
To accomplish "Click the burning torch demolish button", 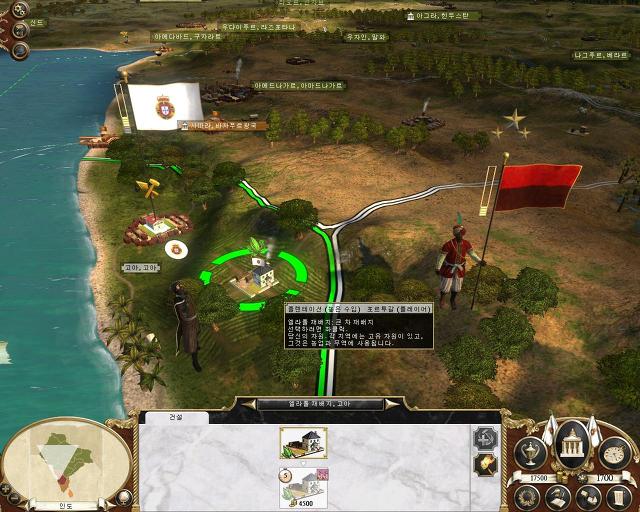I will [x=485, y=466].
